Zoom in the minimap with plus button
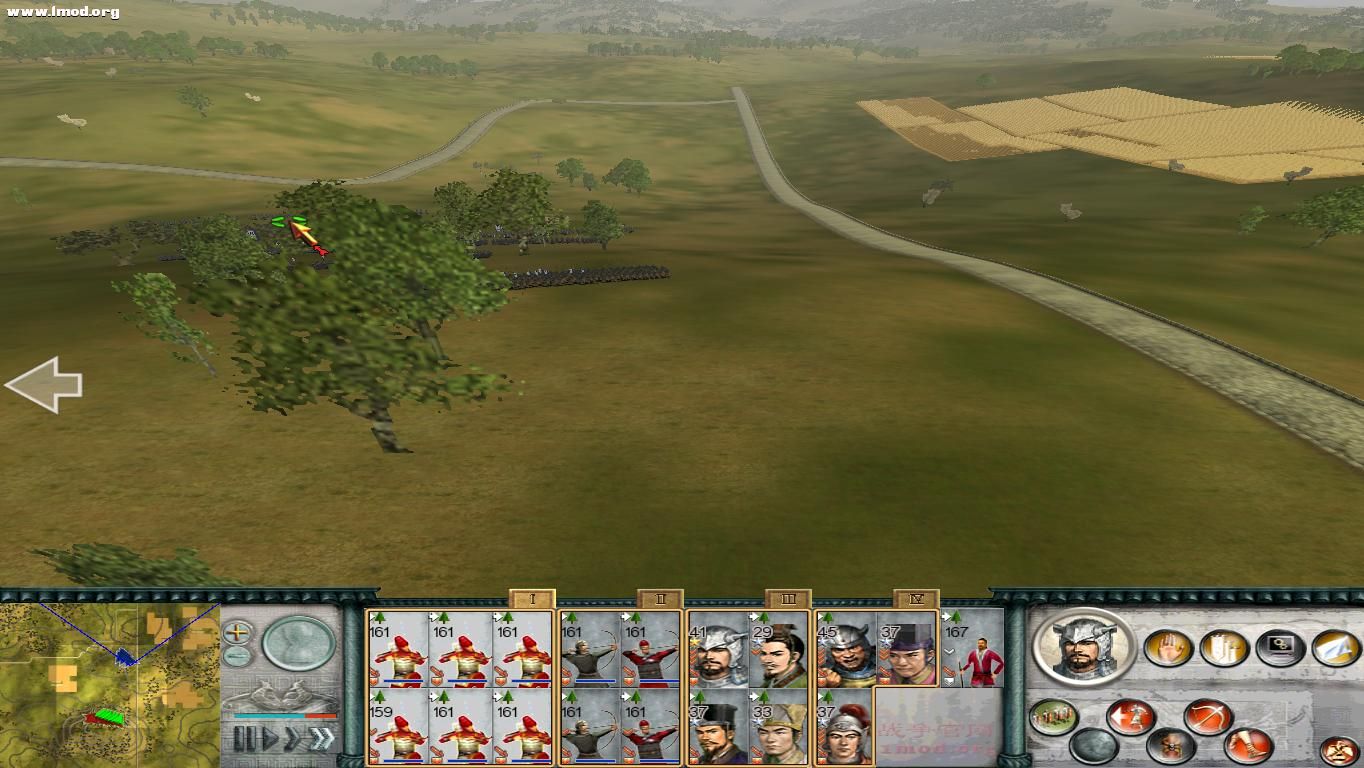 [237, 632]
